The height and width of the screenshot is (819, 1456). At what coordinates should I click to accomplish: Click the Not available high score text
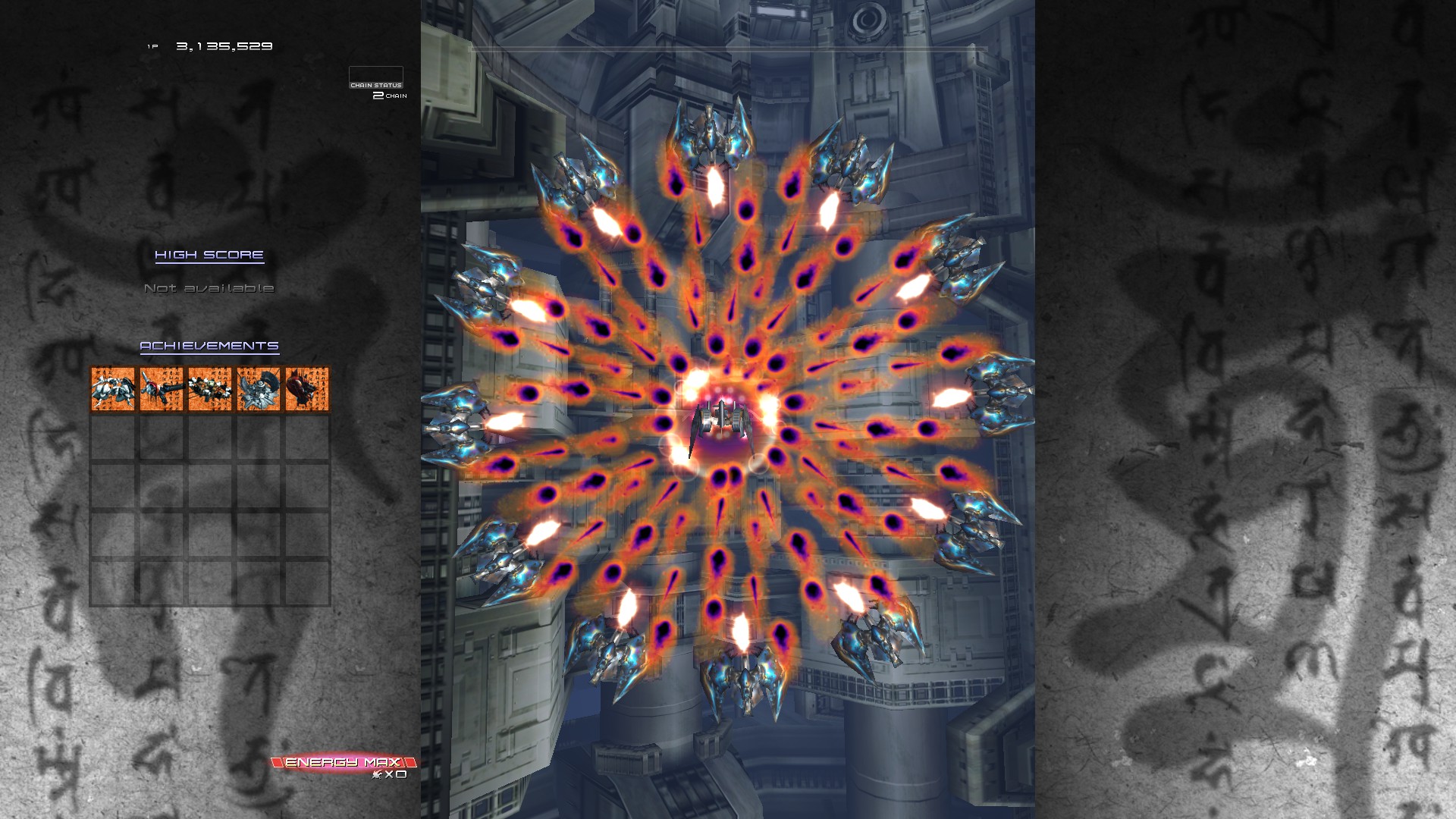210,288
